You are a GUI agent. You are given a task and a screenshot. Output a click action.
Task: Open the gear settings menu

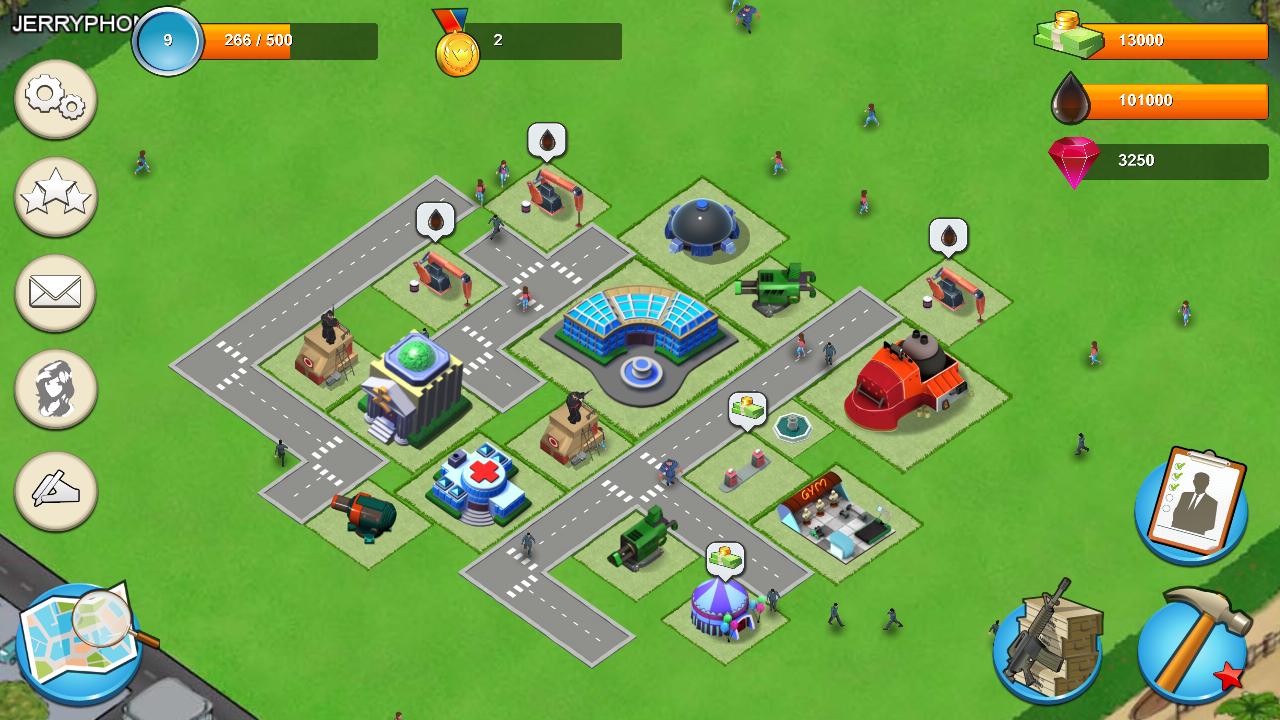(x=56, y=98)
